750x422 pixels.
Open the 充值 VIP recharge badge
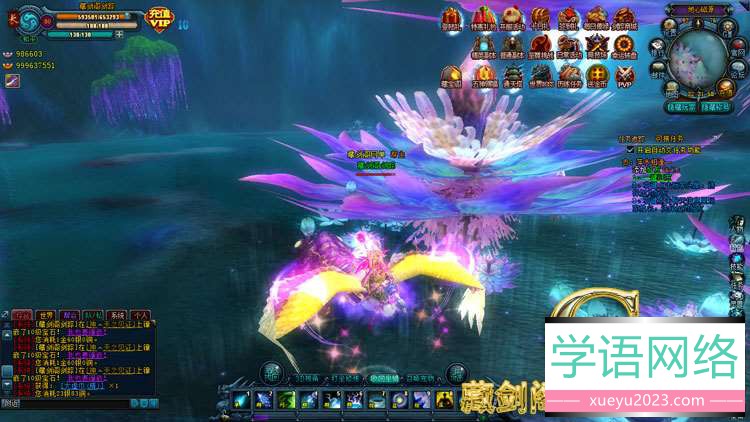159,19
